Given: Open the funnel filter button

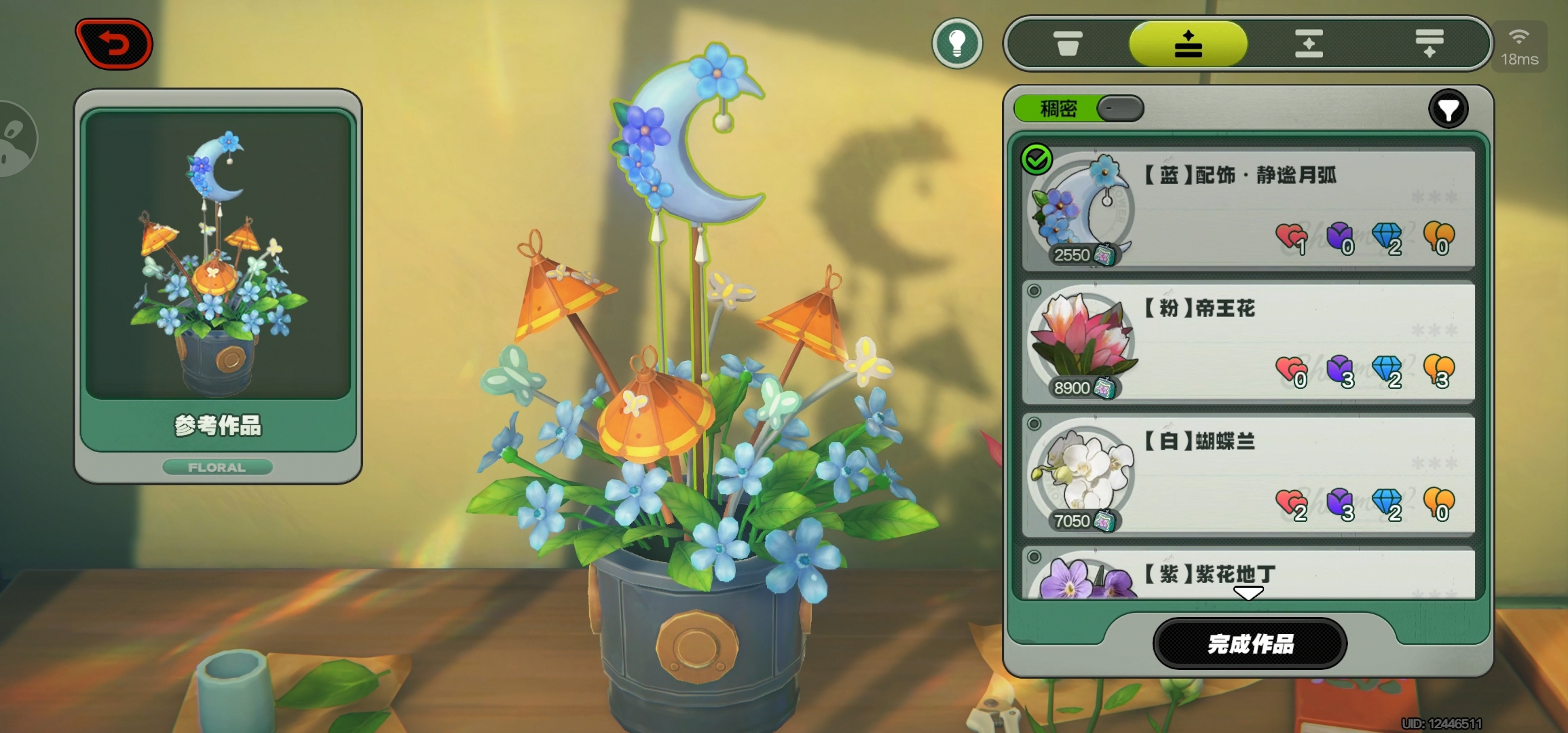Looking at the screenshot, I should [x=1449, y=109].
